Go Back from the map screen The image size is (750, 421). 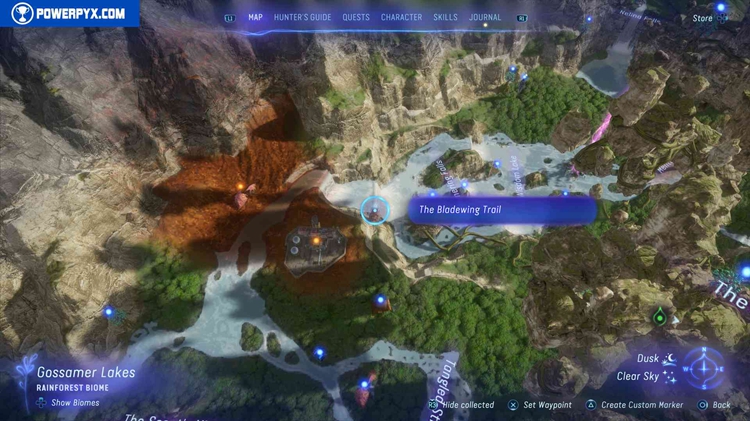click(x=720, y=405)
